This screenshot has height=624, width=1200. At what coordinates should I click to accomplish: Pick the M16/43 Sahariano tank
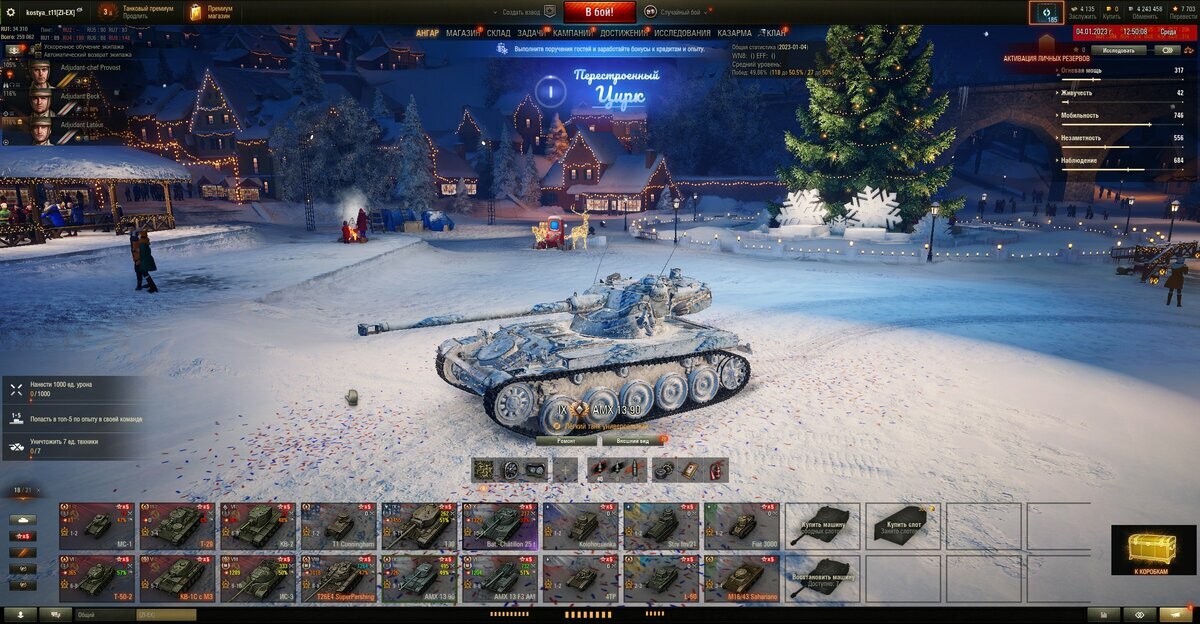(x=741, y=579)
